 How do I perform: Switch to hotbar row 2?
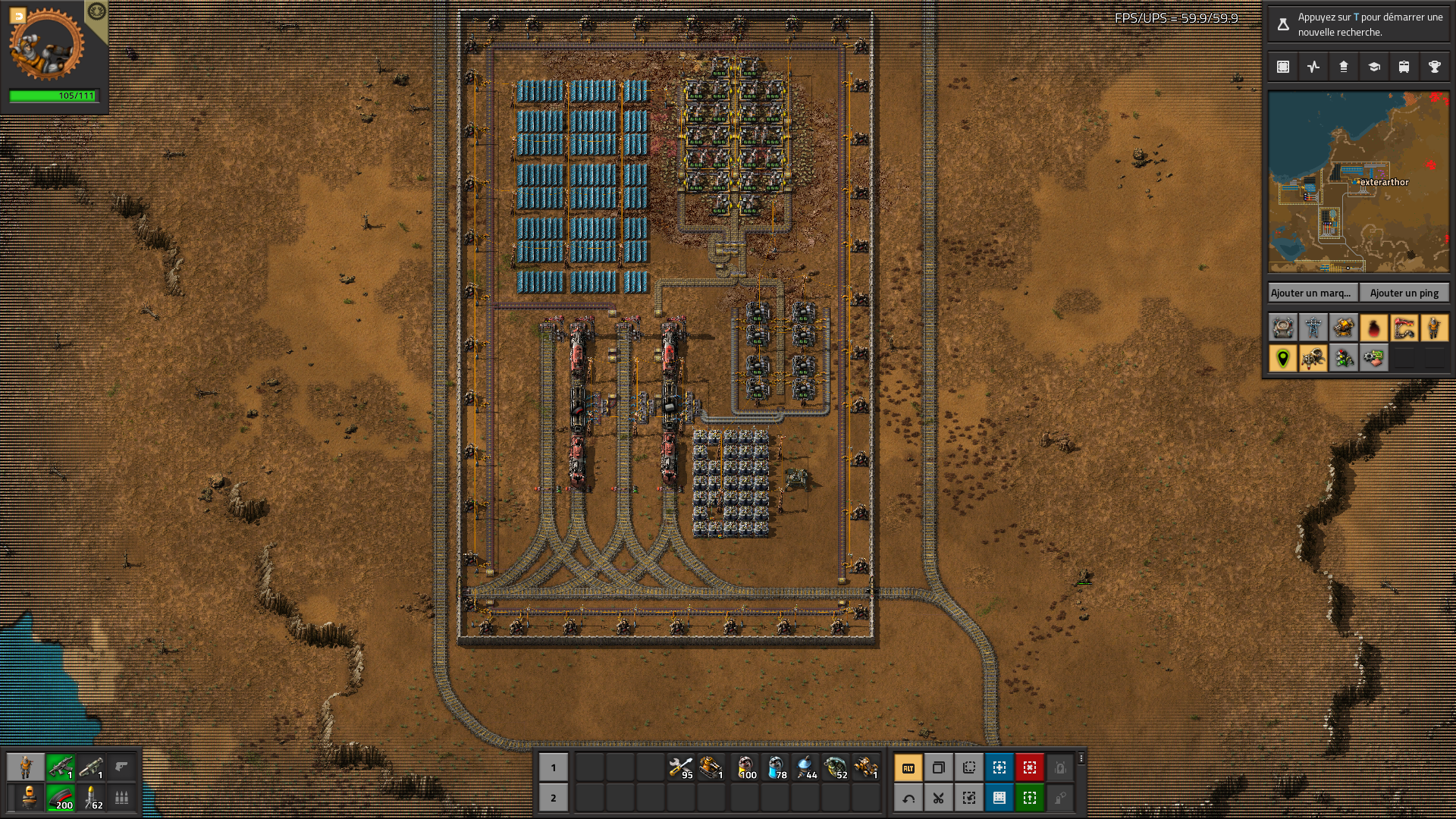(x=553, y=798)
